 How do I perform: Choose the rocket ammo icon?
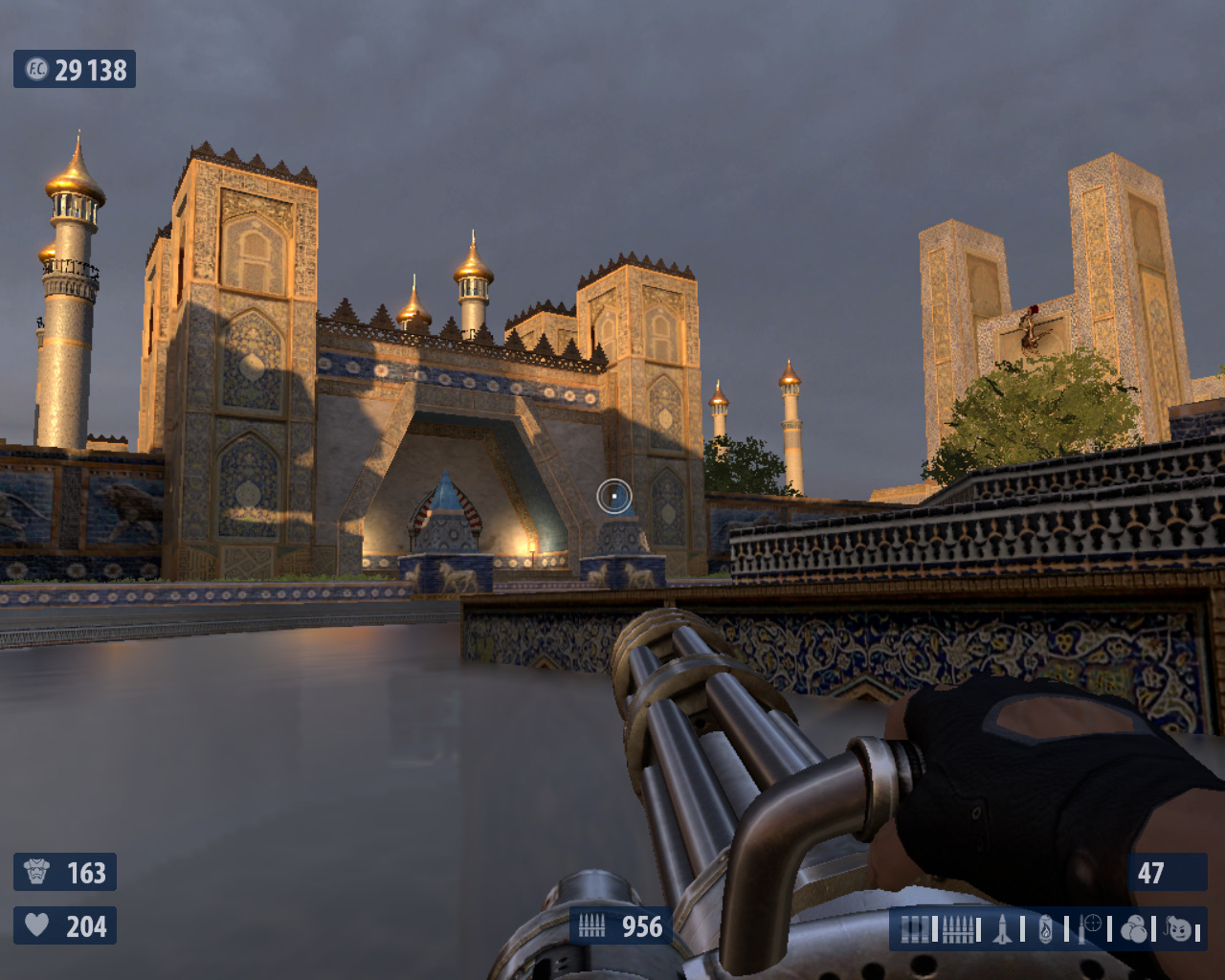(1002, 929)
